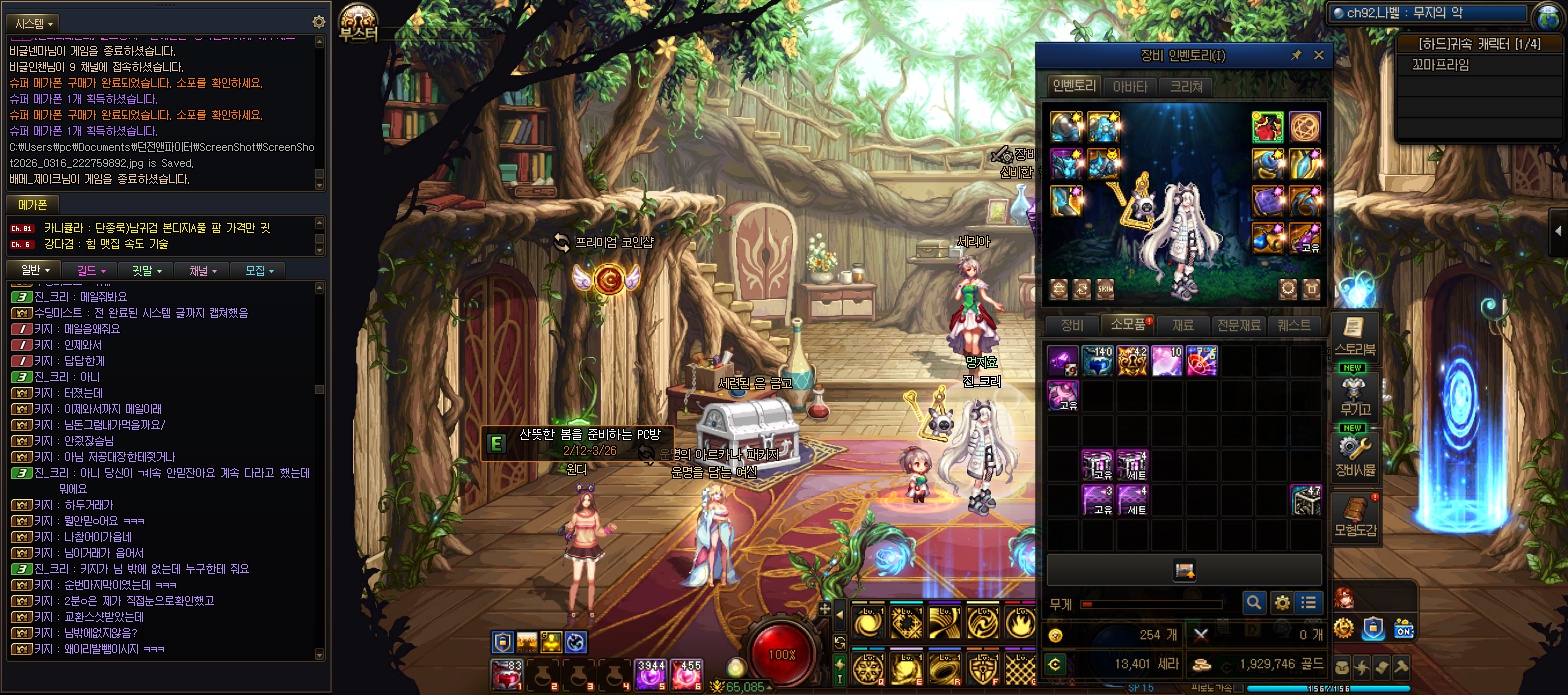Screen dimensions: 1568x695
Task: Pin the inventory window in place
Action: [x=1296, y=56]
